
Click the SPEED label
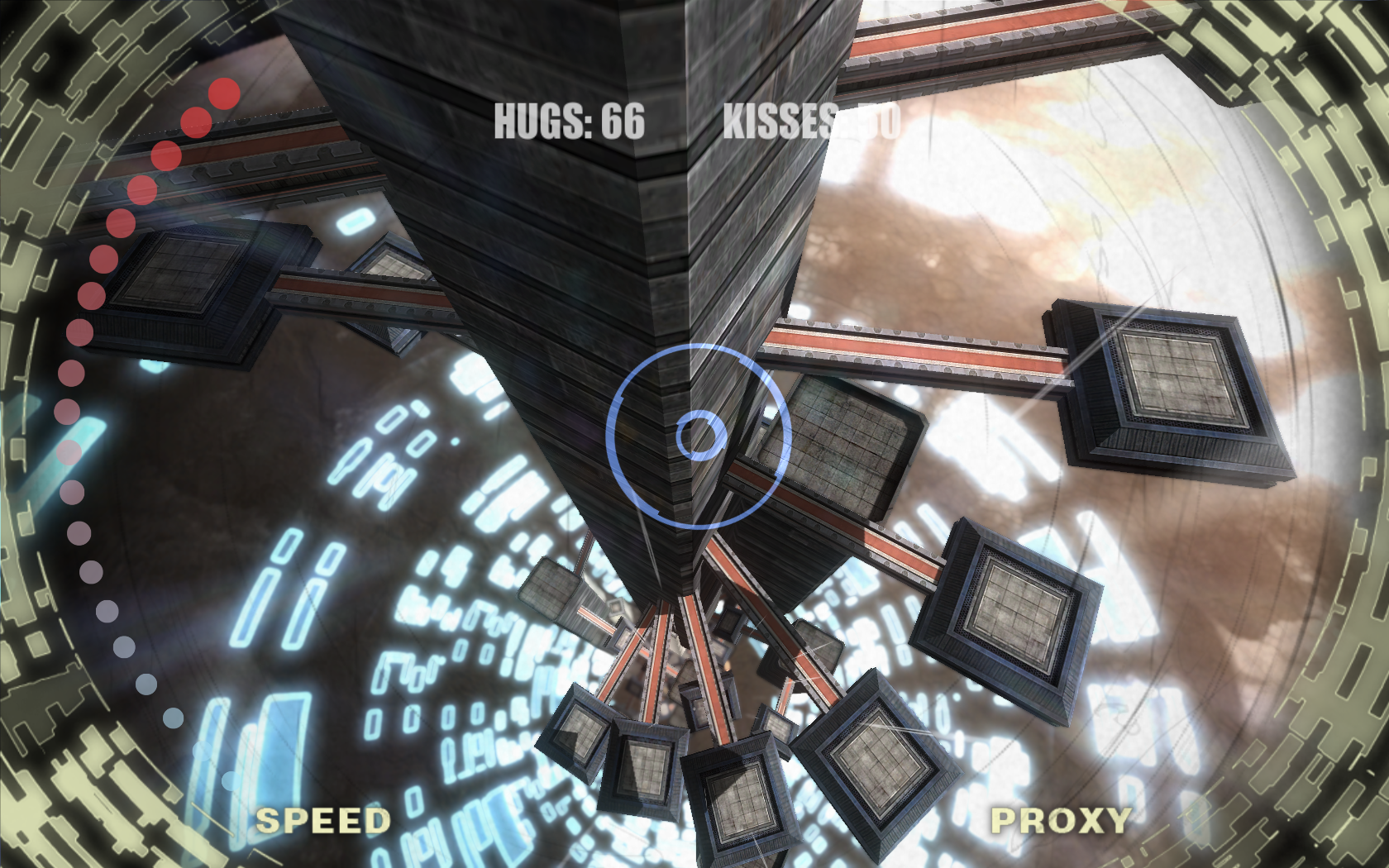tap(322, 821)
